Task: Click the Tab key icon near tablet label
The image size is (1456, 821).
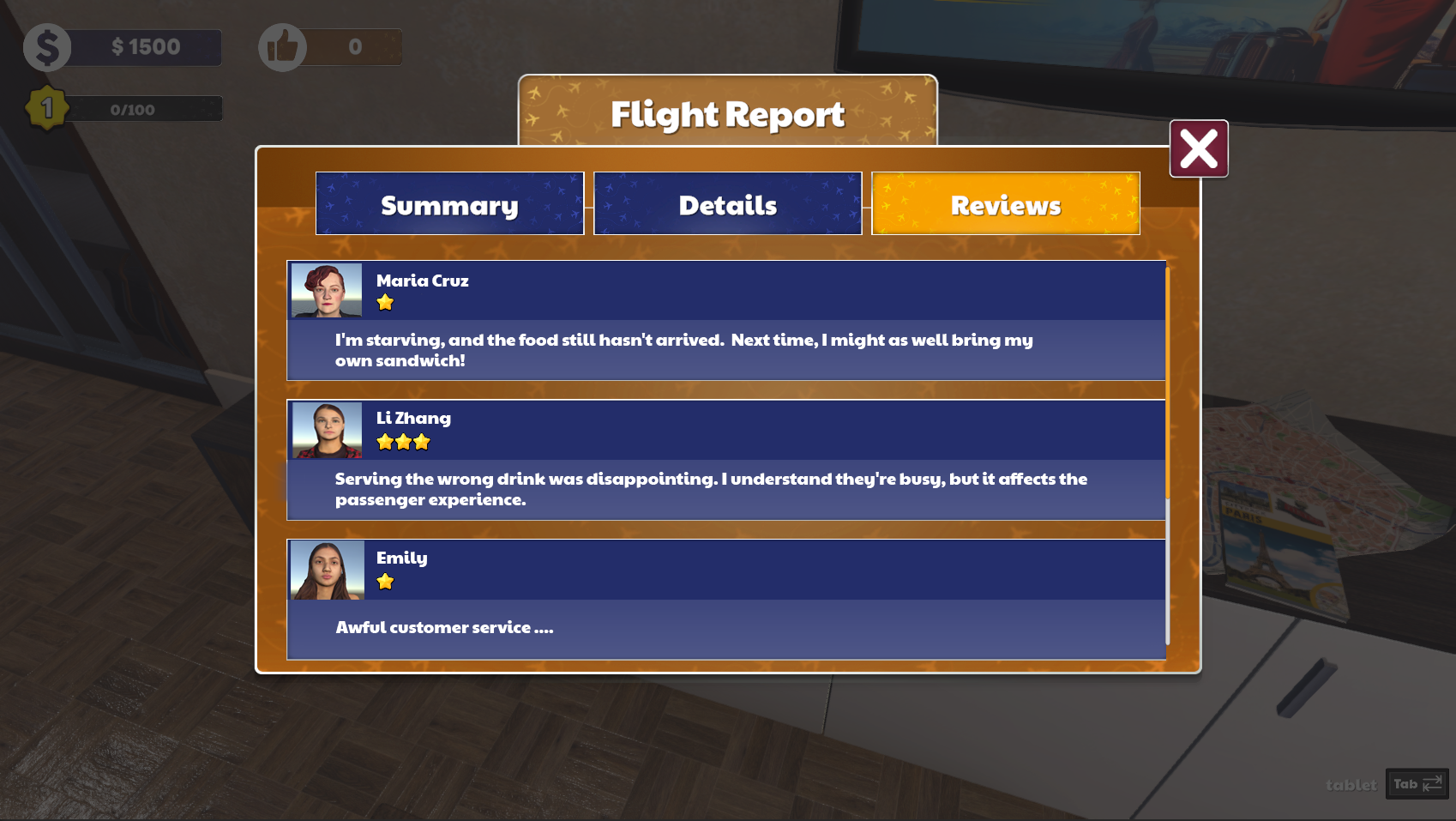Action: click(x=1414, y=783)
